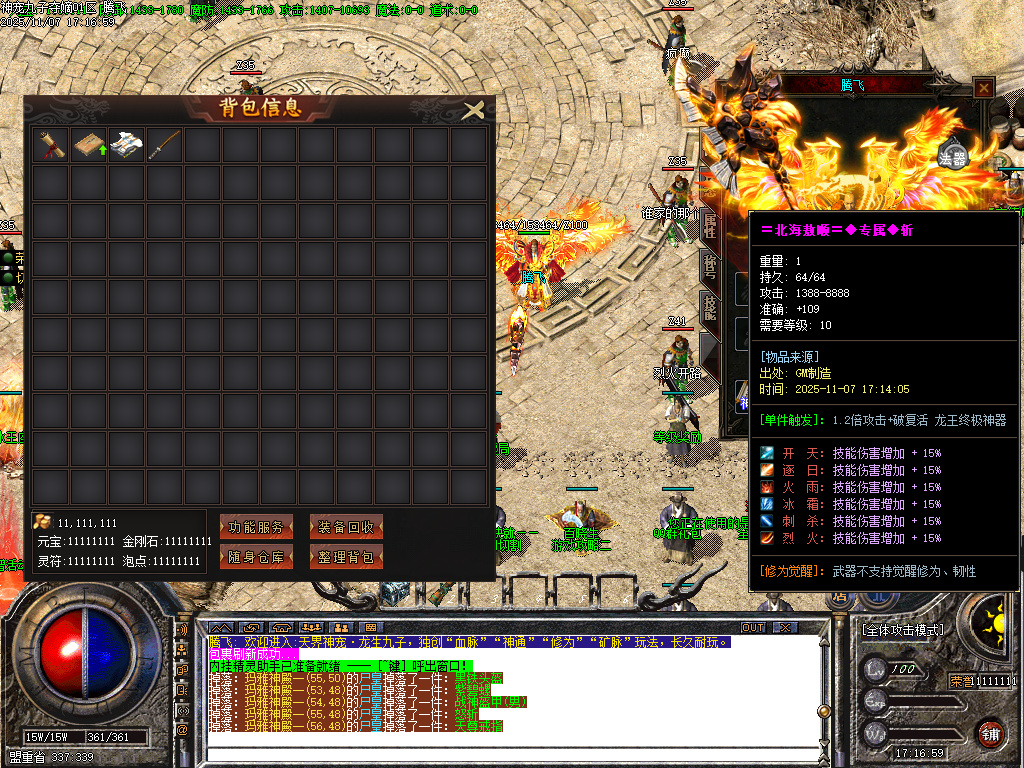This screenshot has height=768, width=1024.
Task: Sort the bag with 整理背包
Action: tap(346, 557)
